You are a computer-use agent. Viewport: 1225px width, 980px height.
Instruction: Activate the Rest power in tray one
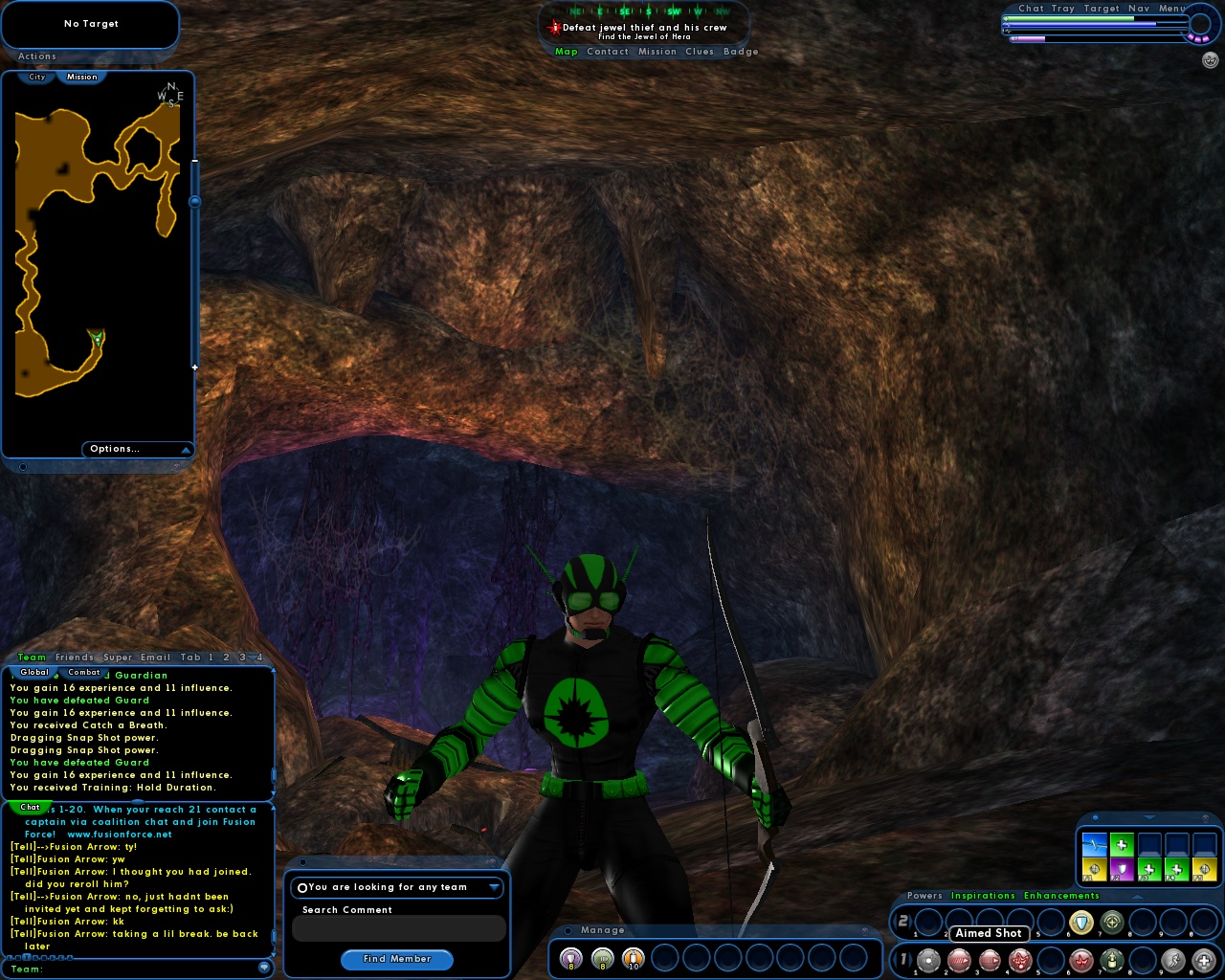(x=1204, y=960)
